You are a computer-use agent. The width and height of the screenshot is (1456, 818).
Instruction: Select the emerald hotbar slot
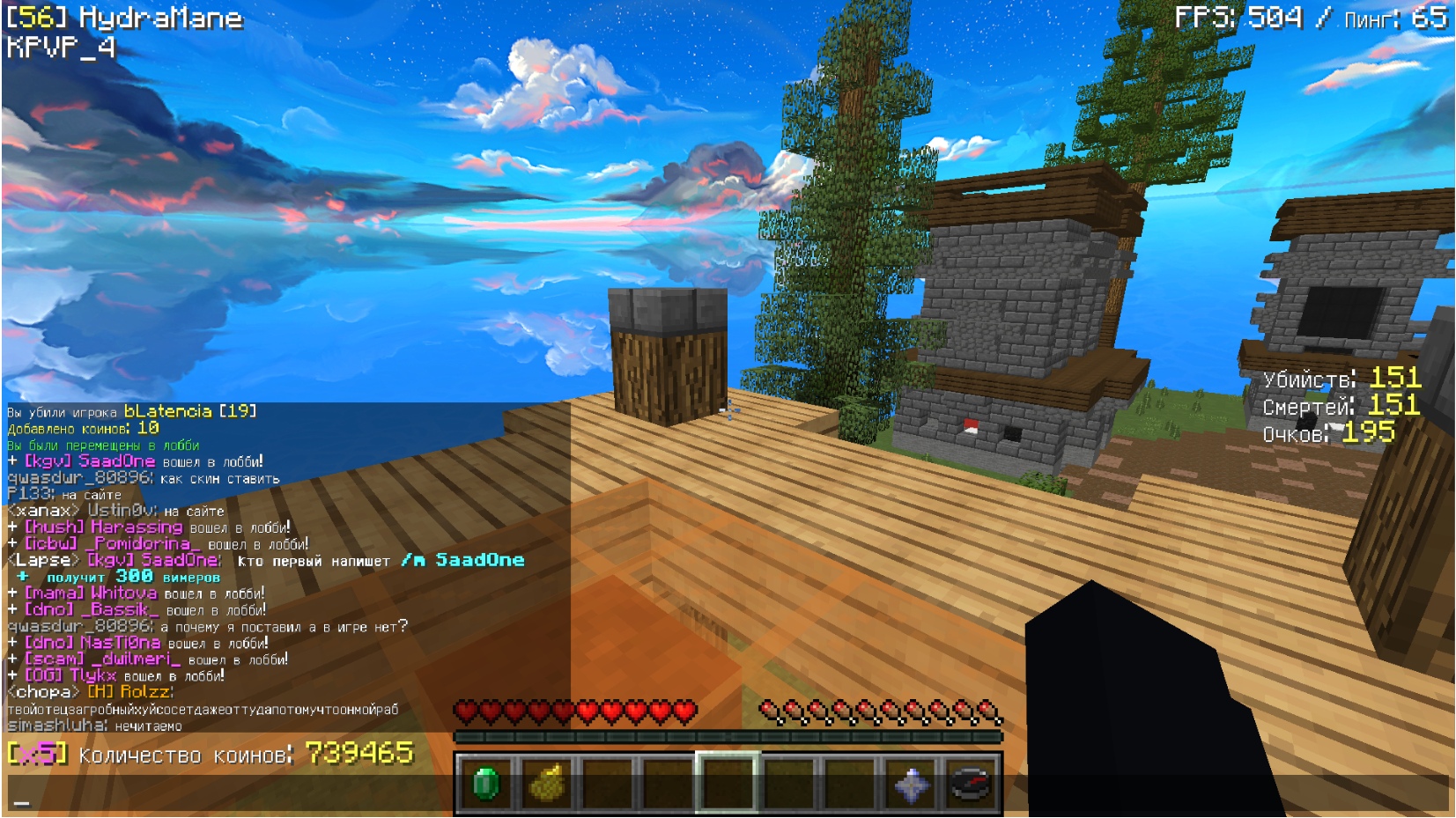pyautogui.click(x=486, y=783)
